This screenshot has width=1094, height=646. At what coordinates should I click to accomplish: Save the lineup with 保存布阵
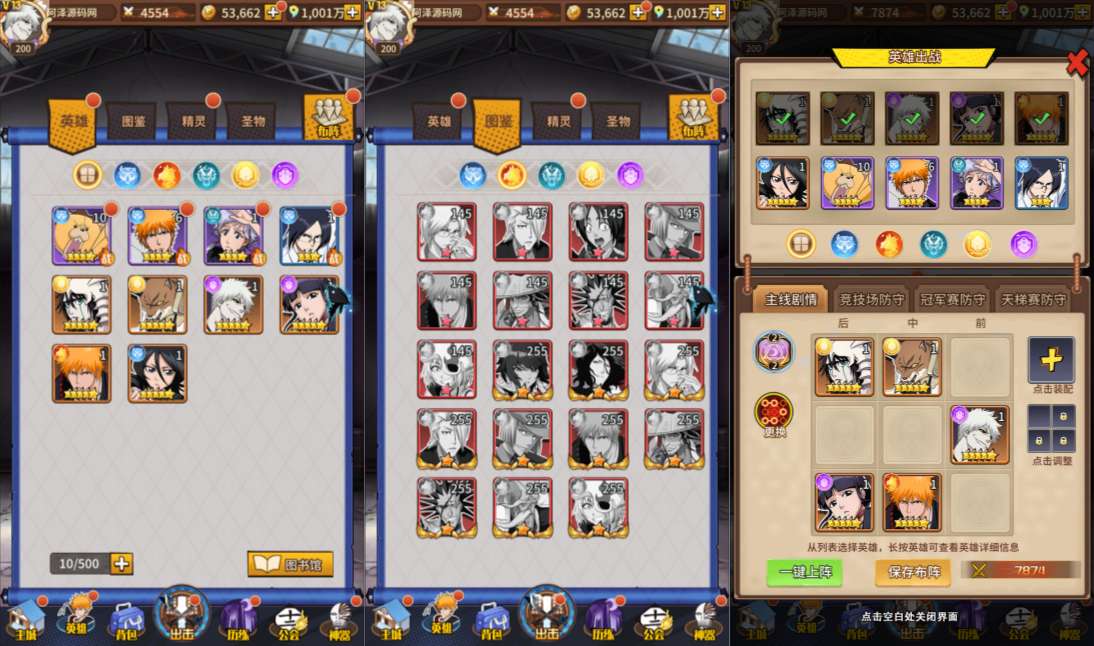click(x=912, y=571)
